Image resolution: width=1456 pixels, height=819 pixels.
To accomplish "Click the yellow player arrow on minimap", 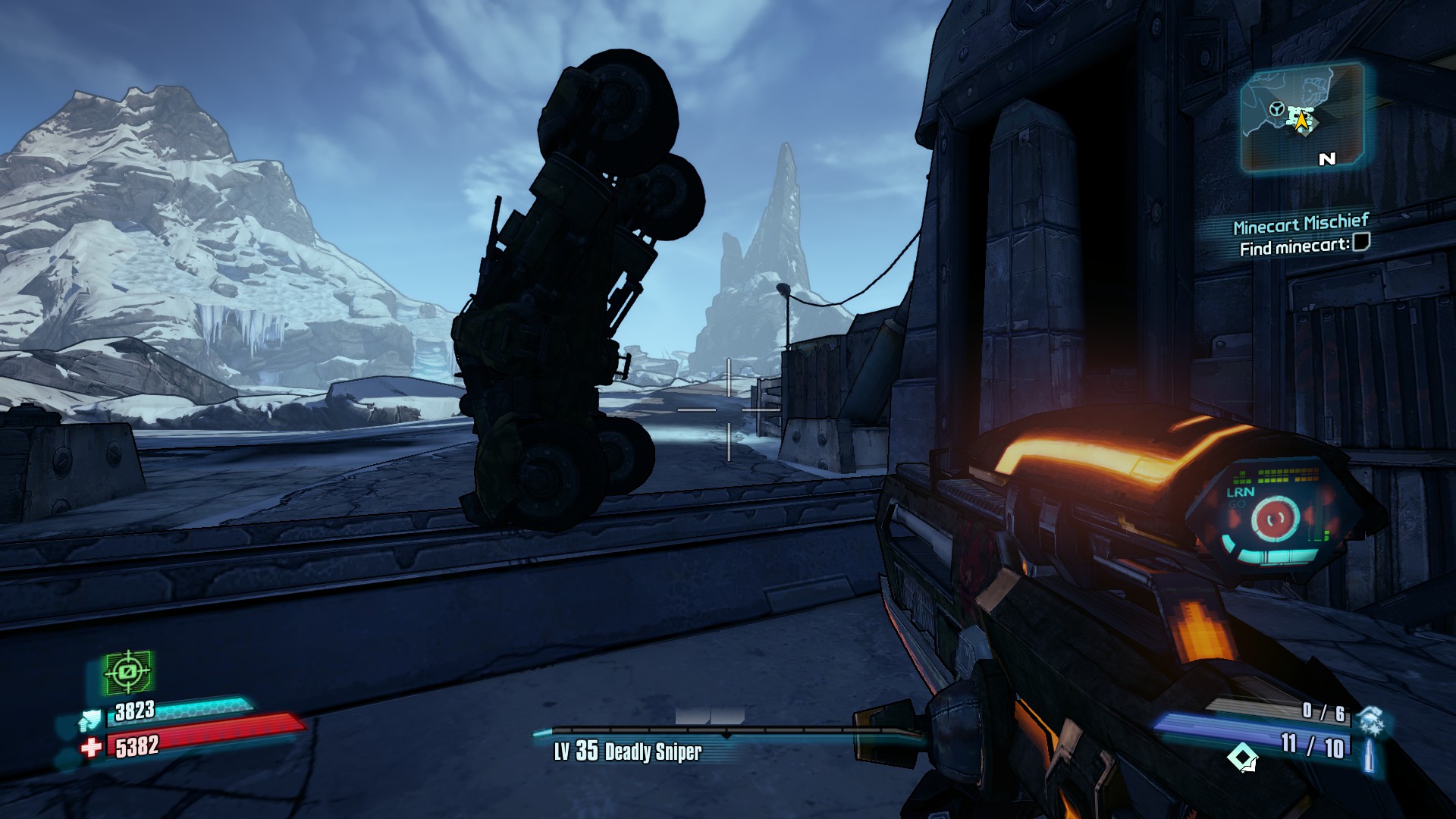I will (1302, 121).
